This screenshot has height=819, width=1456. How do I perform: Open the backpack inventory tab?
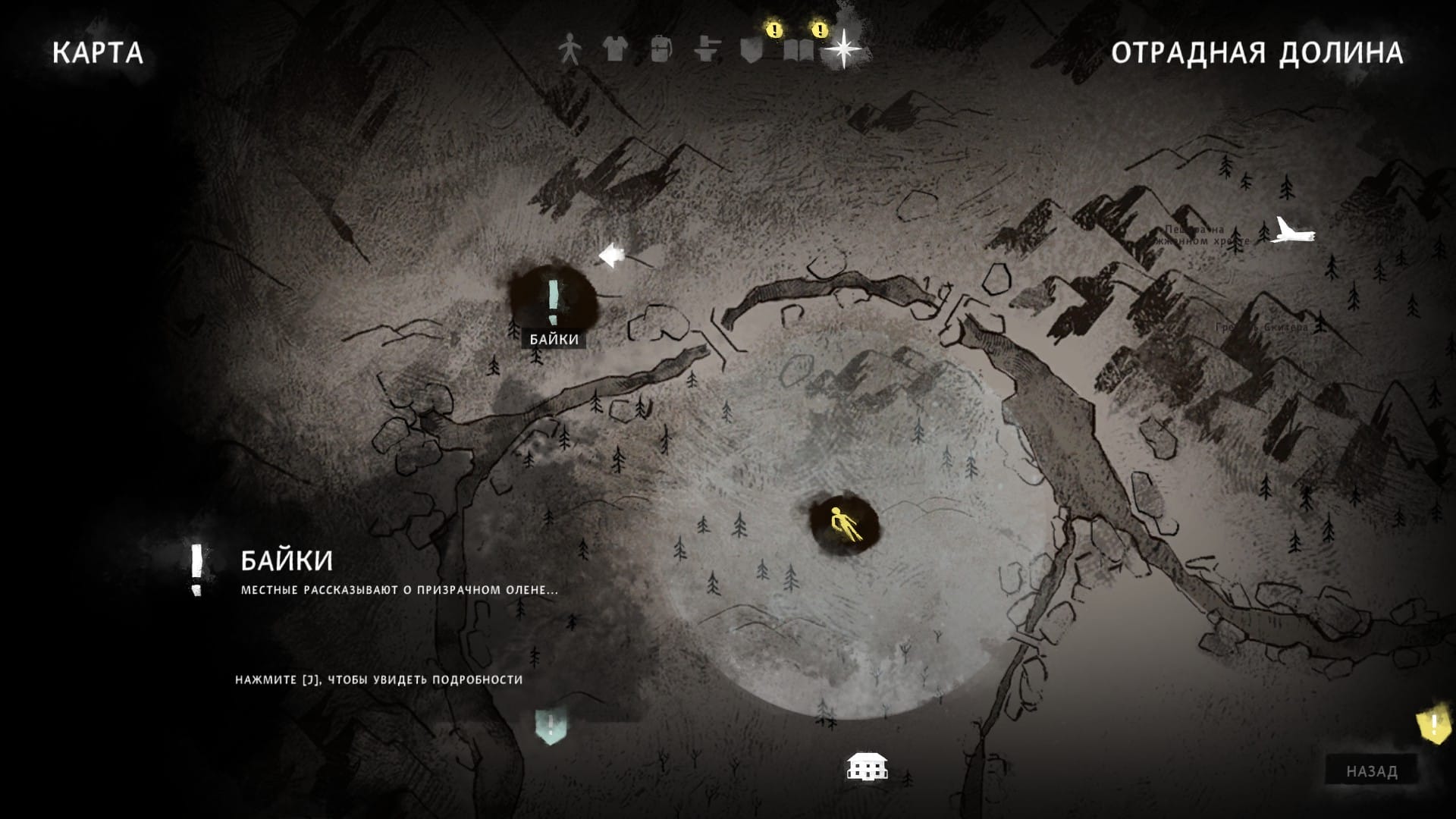661,50
